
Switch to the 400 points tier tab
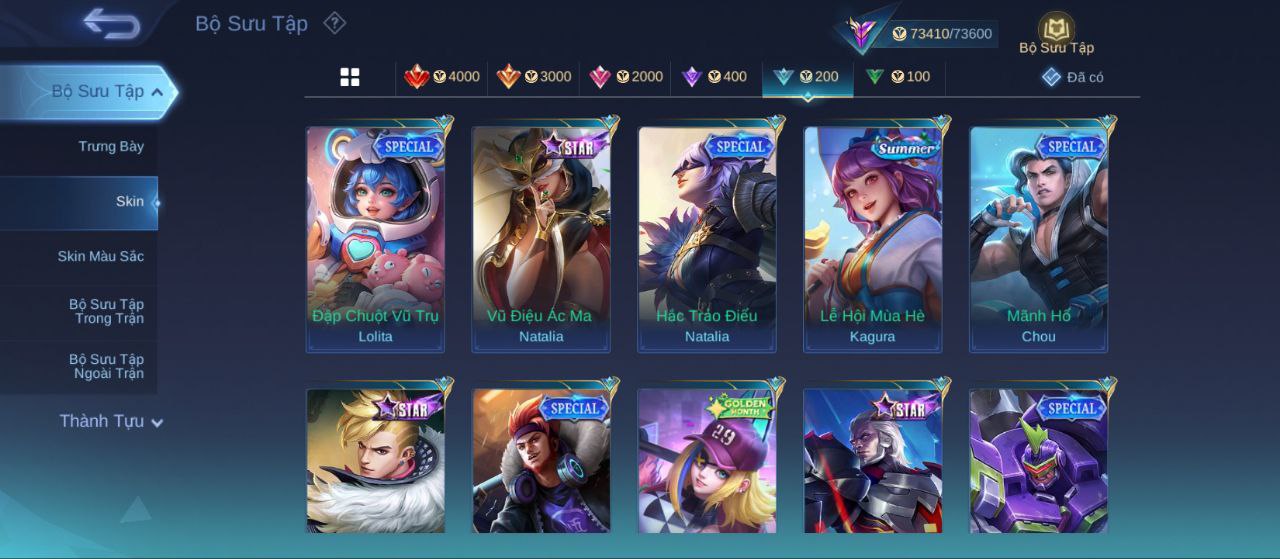click(714, 77)
